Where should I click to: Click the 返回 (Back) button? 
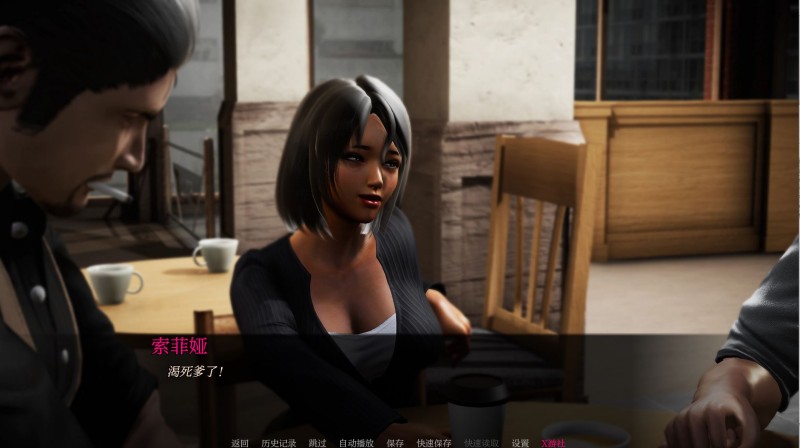point(240,442)
